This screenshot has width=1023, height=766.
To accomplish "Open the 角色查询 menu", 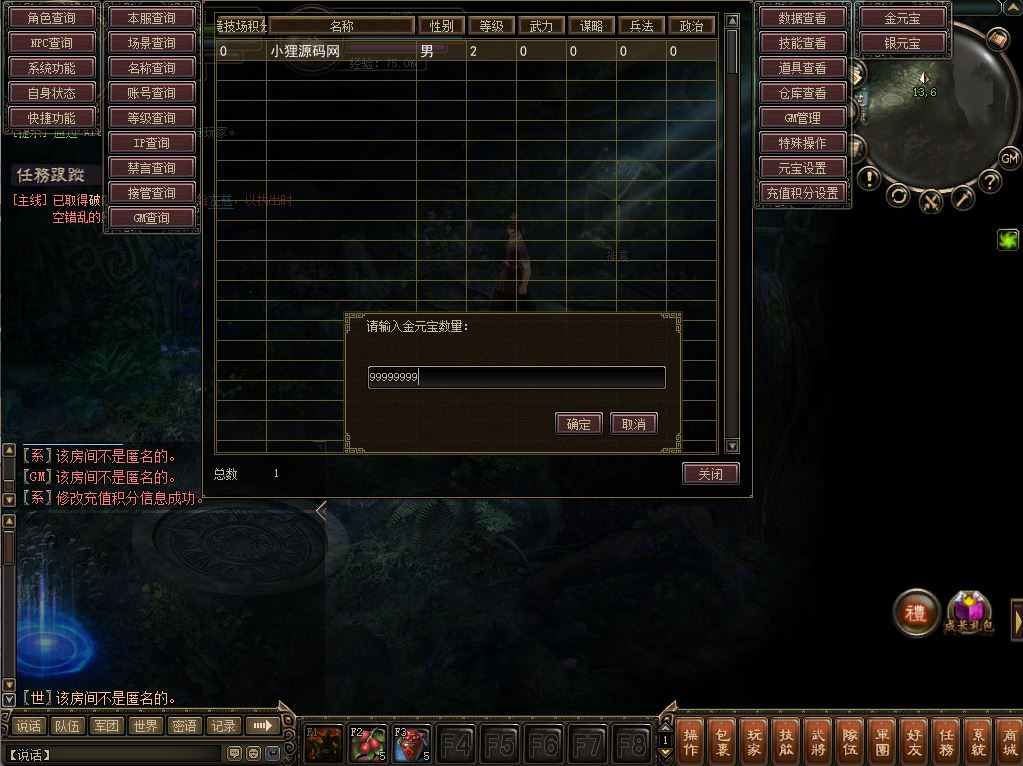I will tap(52, 18).
